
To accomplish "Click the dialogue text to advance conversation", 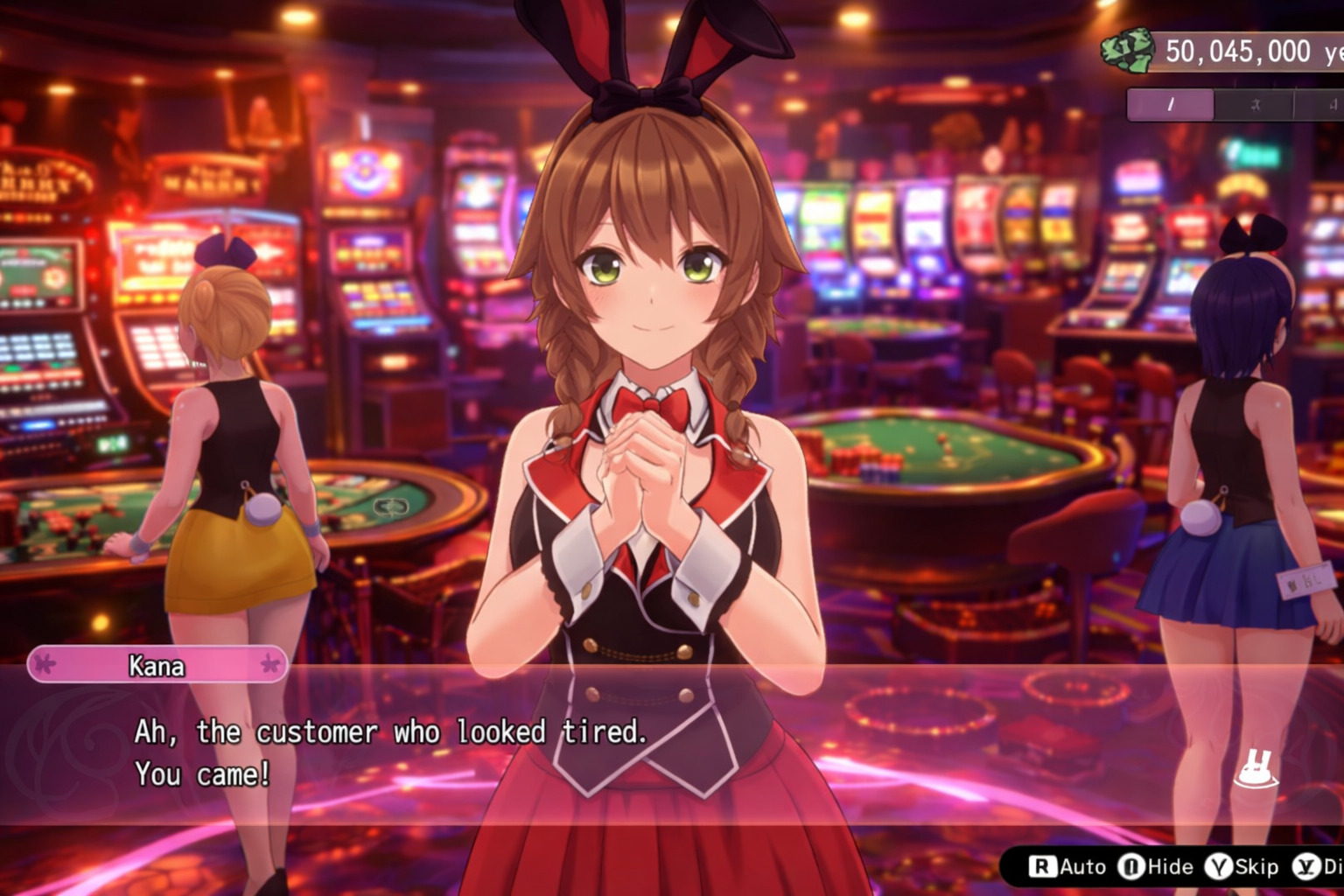I will 394,752.
